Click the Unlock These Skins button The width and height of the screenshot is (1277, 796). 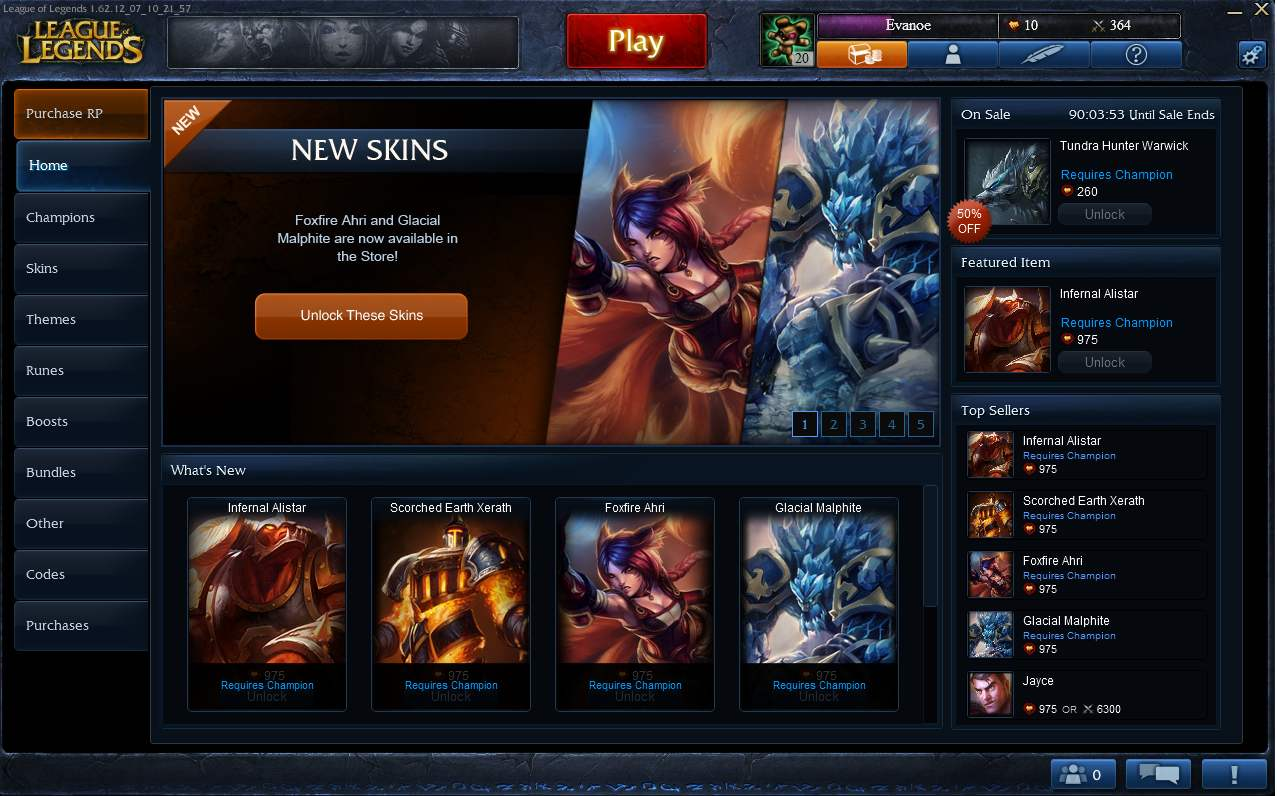[361, 315]
